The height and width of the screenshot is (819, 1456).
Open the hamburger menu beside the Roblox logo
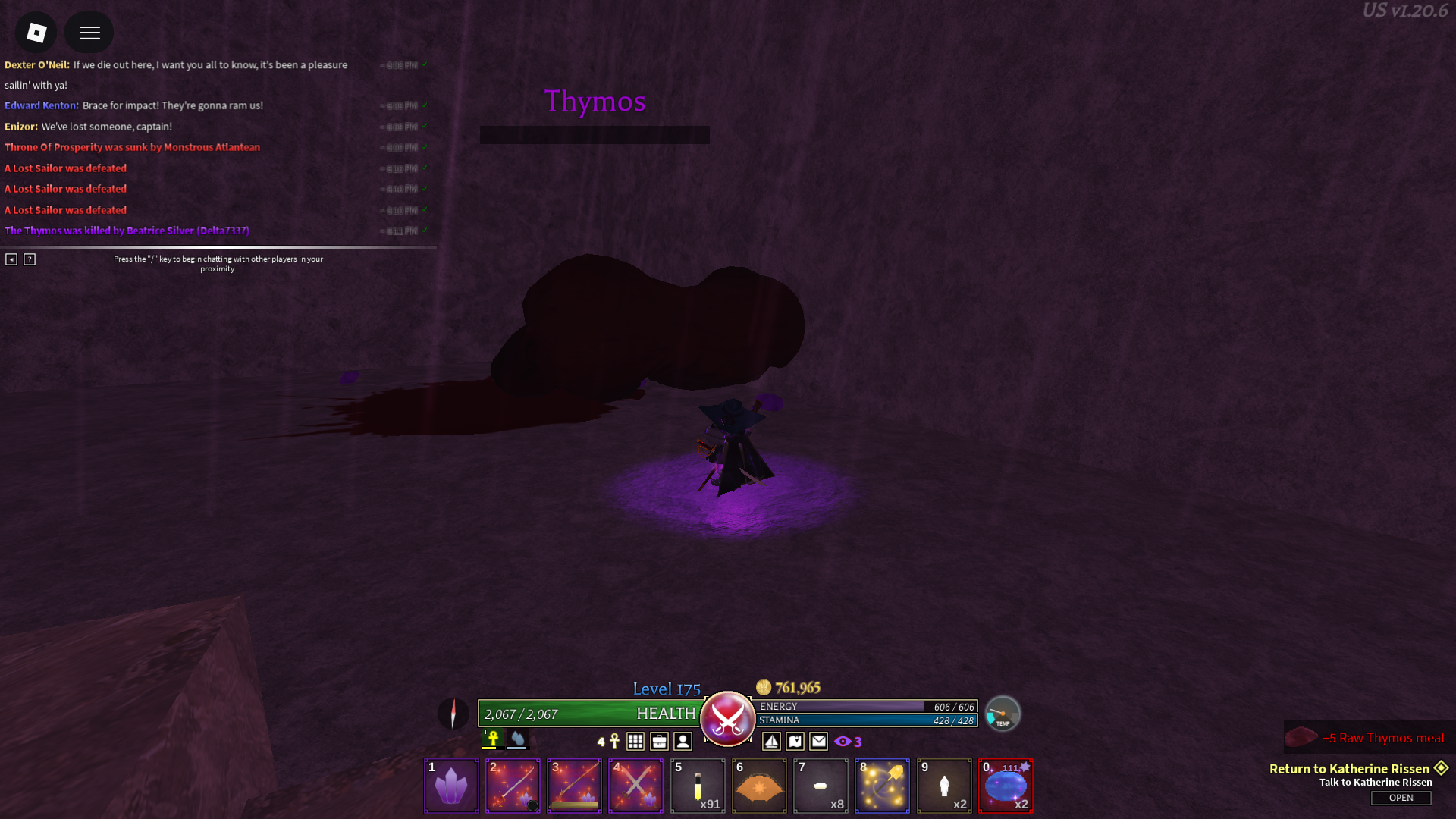89,33
